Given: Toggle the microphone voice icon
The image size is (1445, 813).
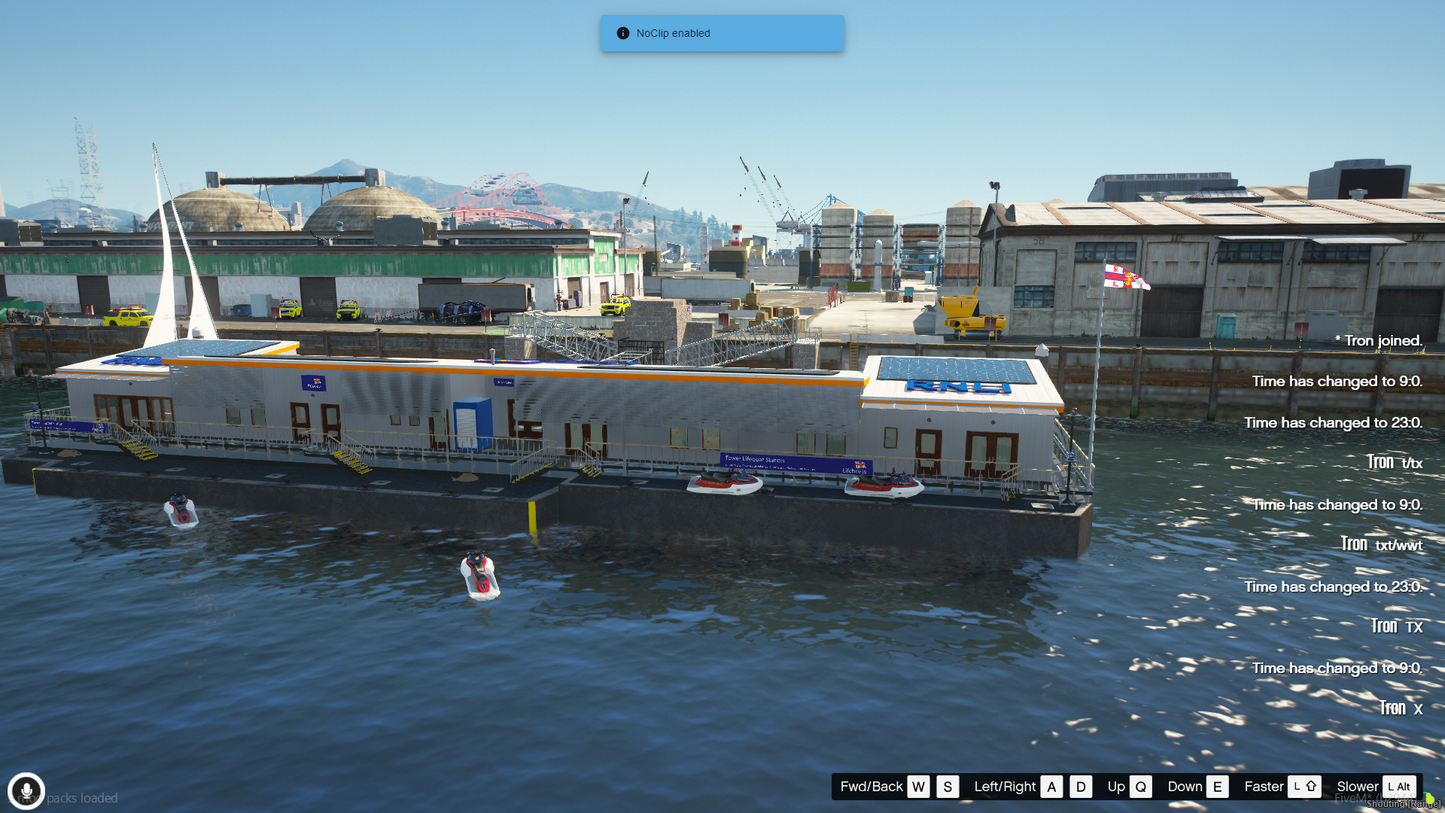Looking at the screenshot, I should [x=26, y=790].
